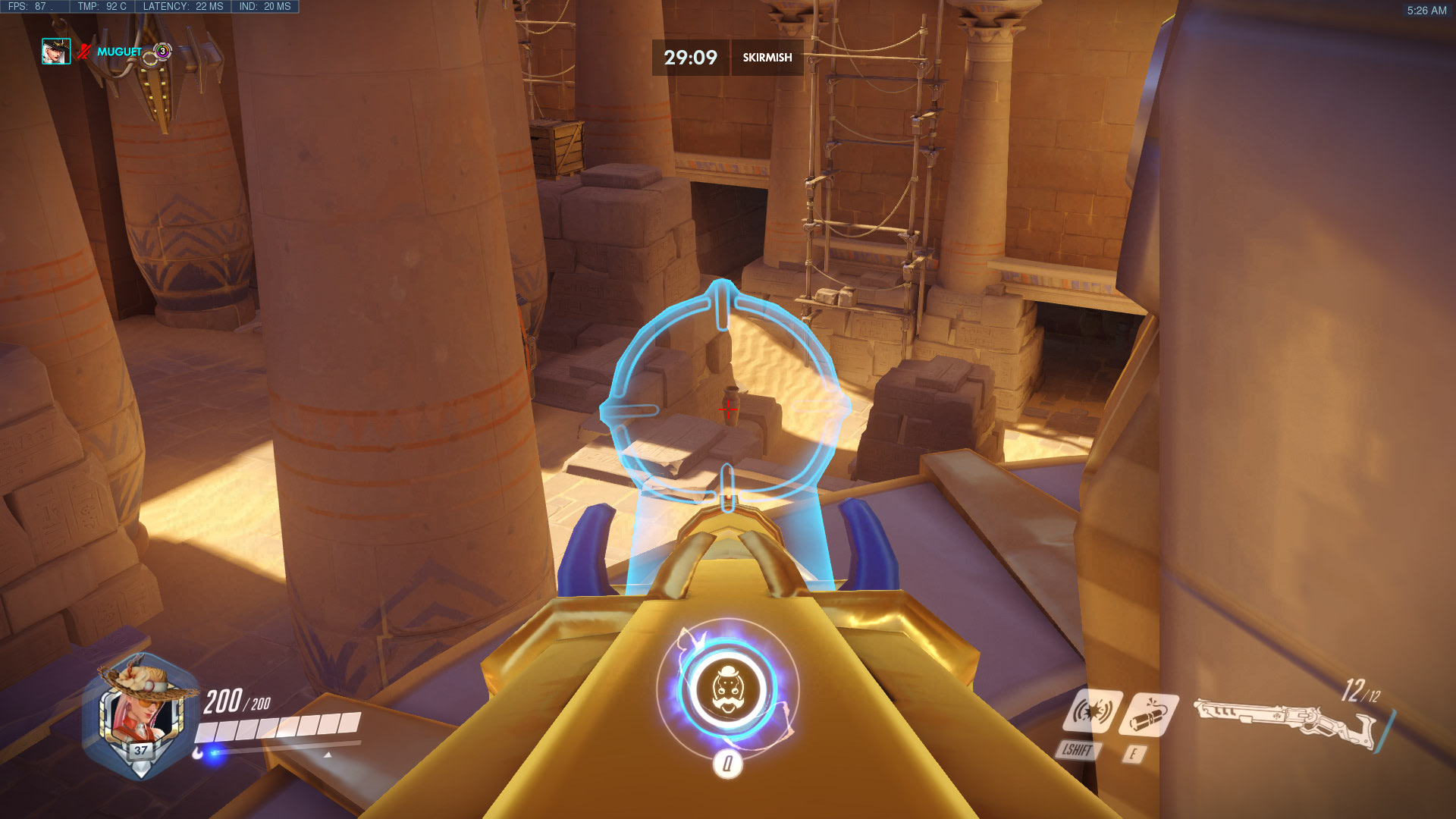1456x819 pixels.
Task: Open the SKIRMISH mode label
Action: (x=767, y=56)
